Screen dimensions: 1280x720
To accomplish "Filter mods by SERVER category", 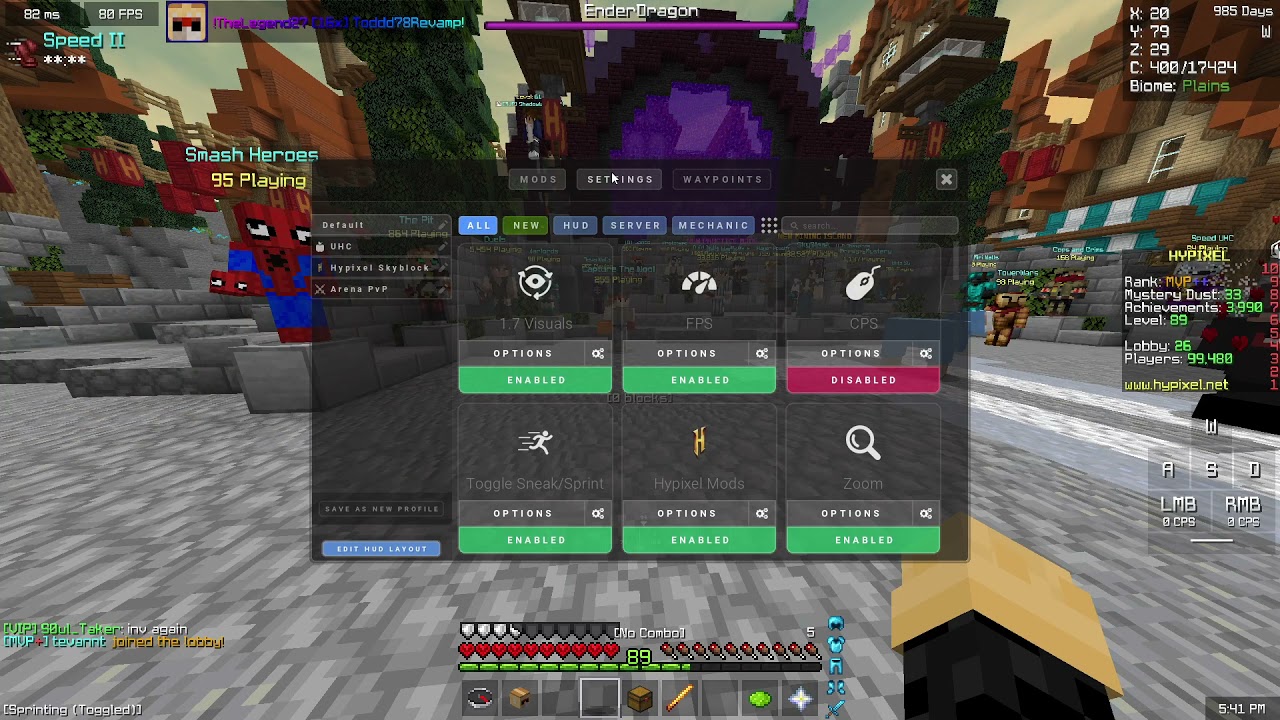I will [635, 226].
